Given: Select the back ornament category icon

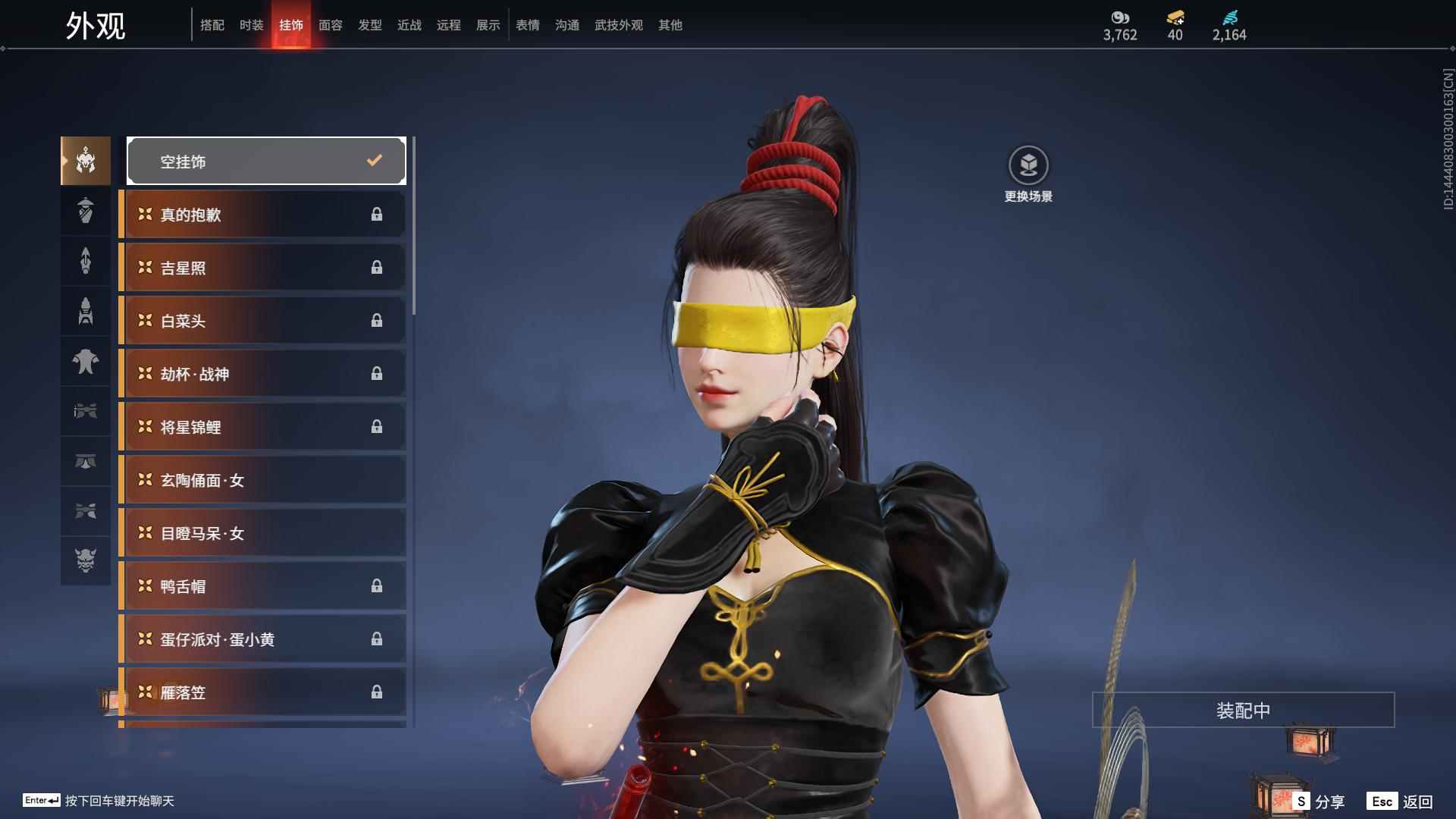Looking at the screenshot, I should (86, 261).
